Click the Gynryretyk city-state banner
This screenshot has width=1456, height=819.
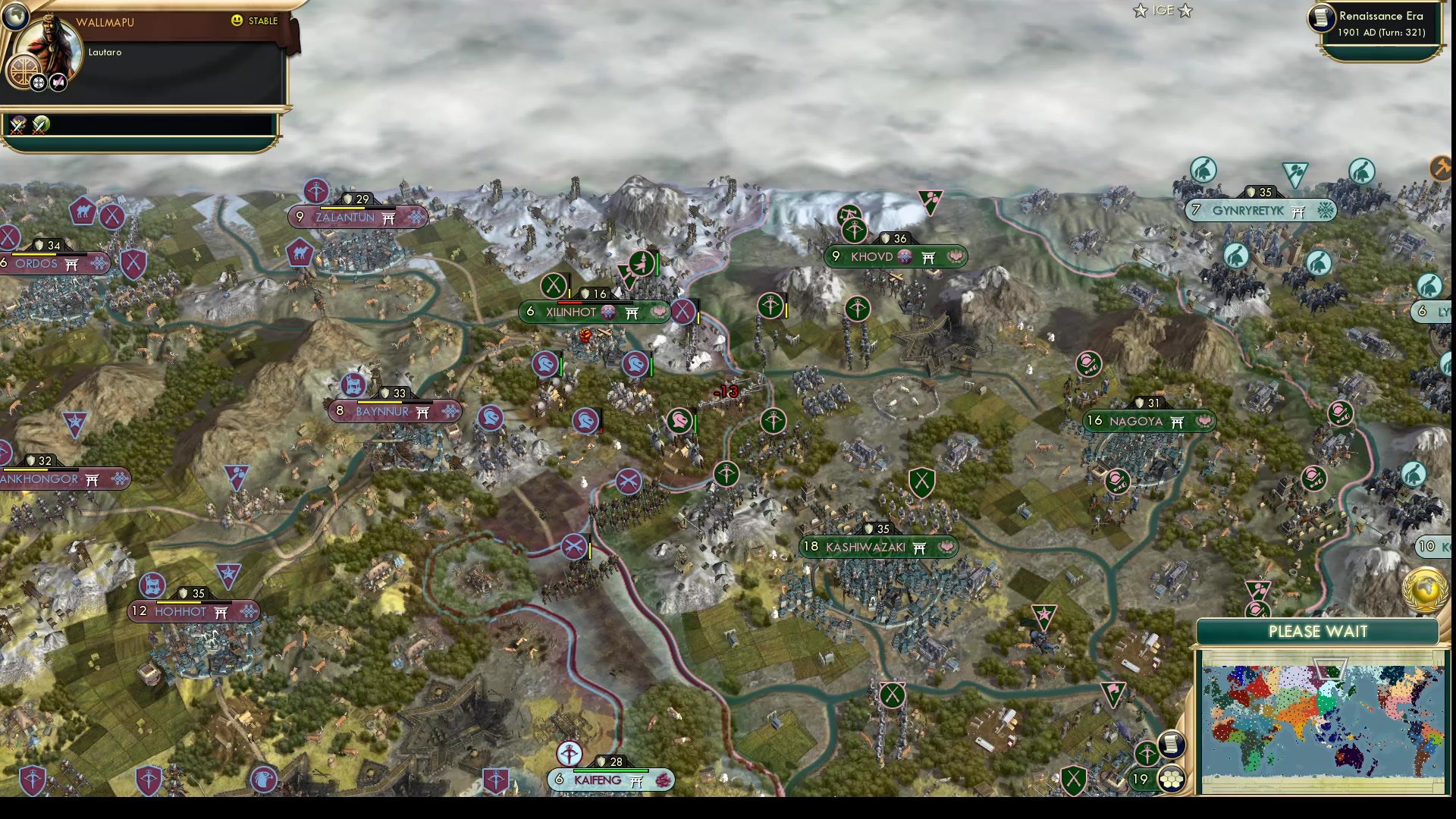(x=1261, y=210)
